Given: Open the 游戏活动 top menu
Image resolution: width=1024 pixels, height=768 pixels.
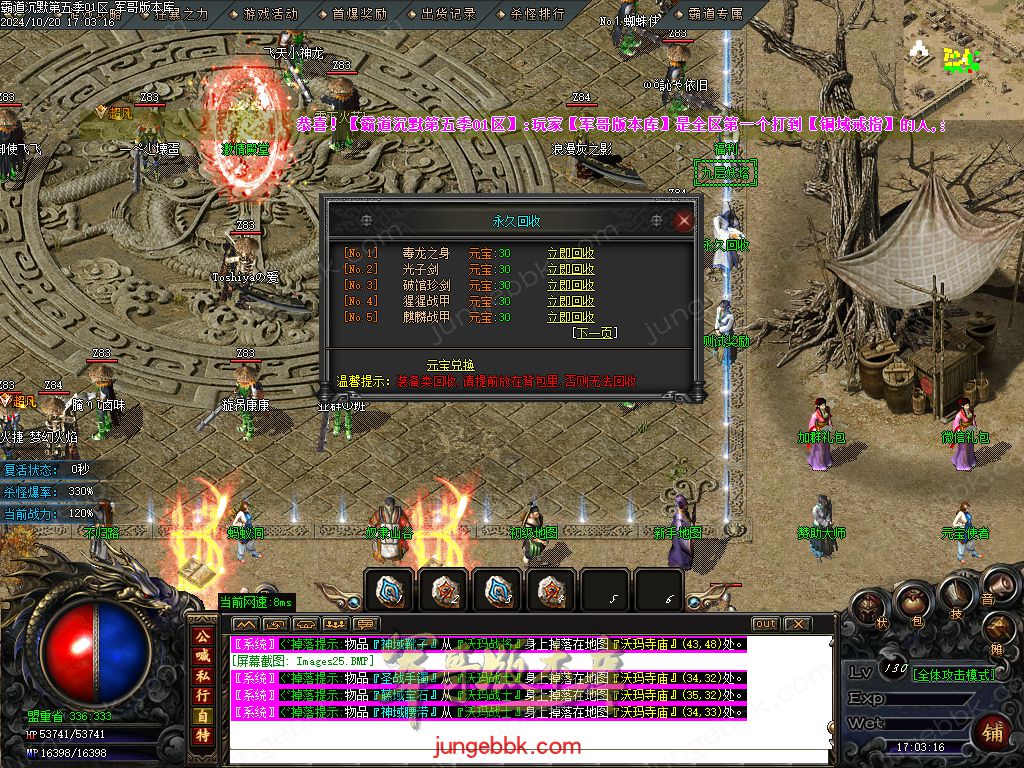Looking at the screenshot, I should tap(269, 15).
